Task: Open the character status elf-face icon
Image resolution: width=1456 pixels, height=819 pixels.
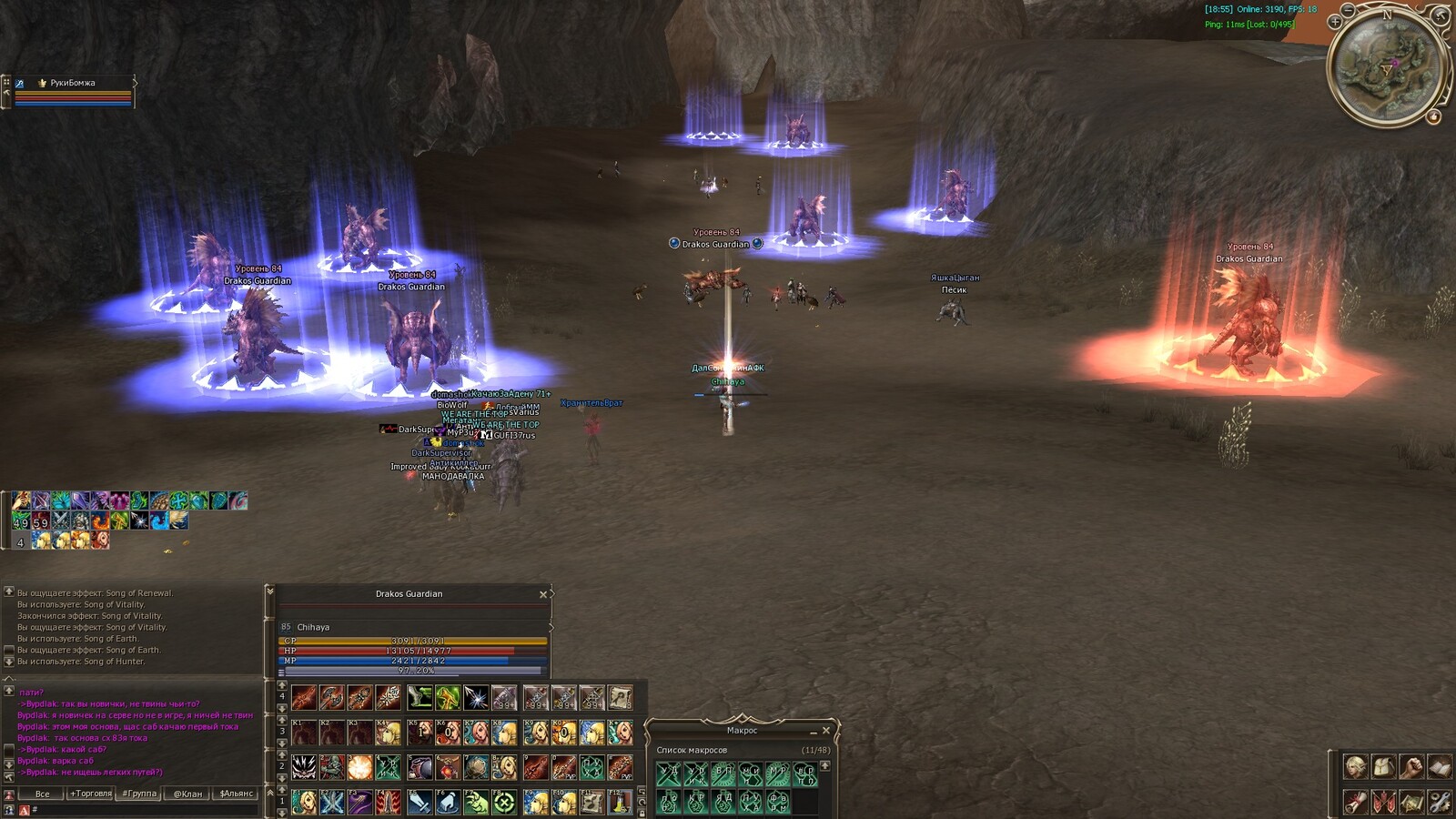Action: pos(1355,766)
